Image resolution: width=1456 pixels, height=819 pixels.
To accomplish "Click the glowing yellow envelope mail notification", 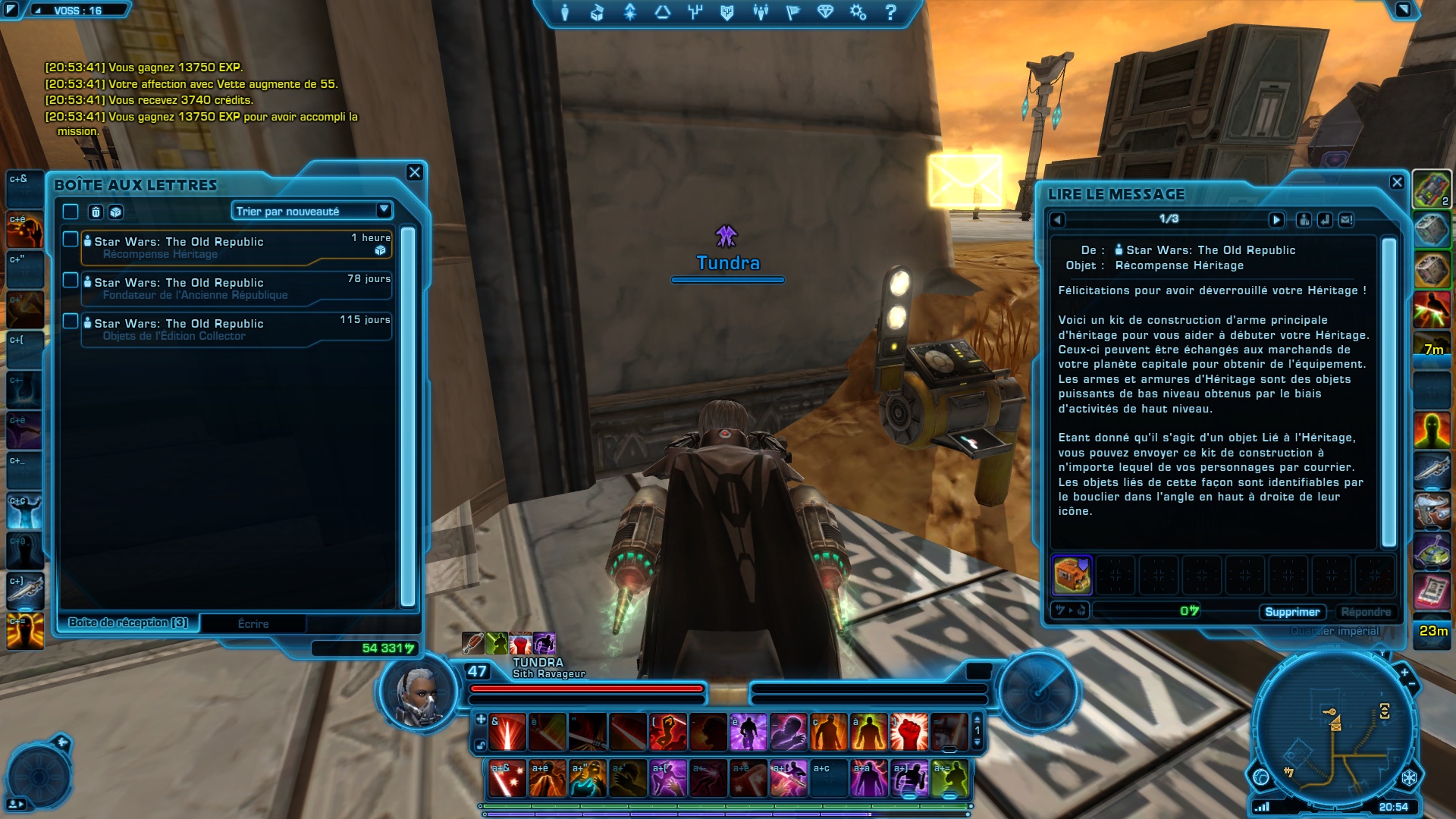I will click(965, 180).
